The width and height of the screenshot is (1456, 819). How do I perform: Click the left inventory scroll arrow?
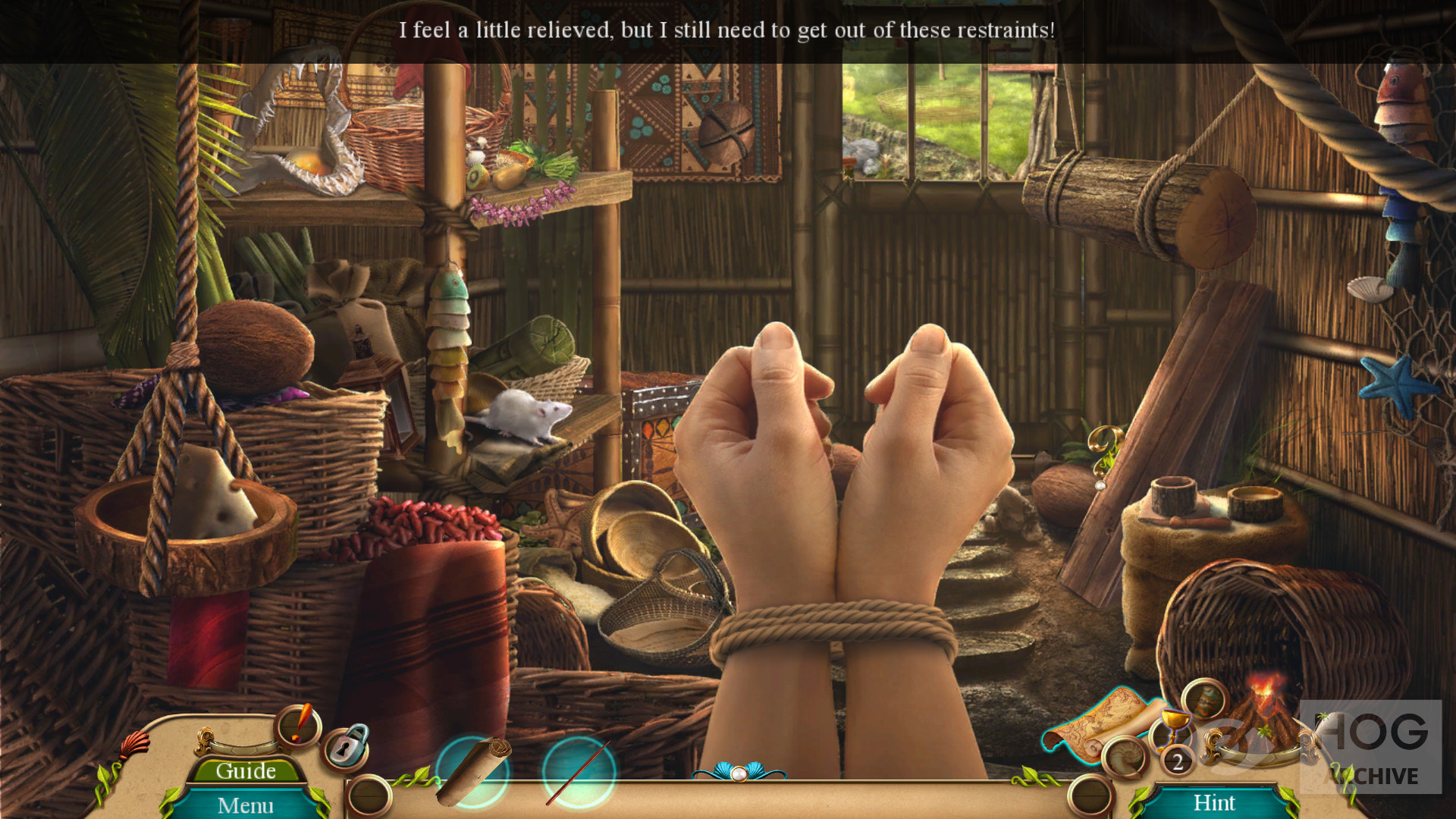click(x=369, y=795)
